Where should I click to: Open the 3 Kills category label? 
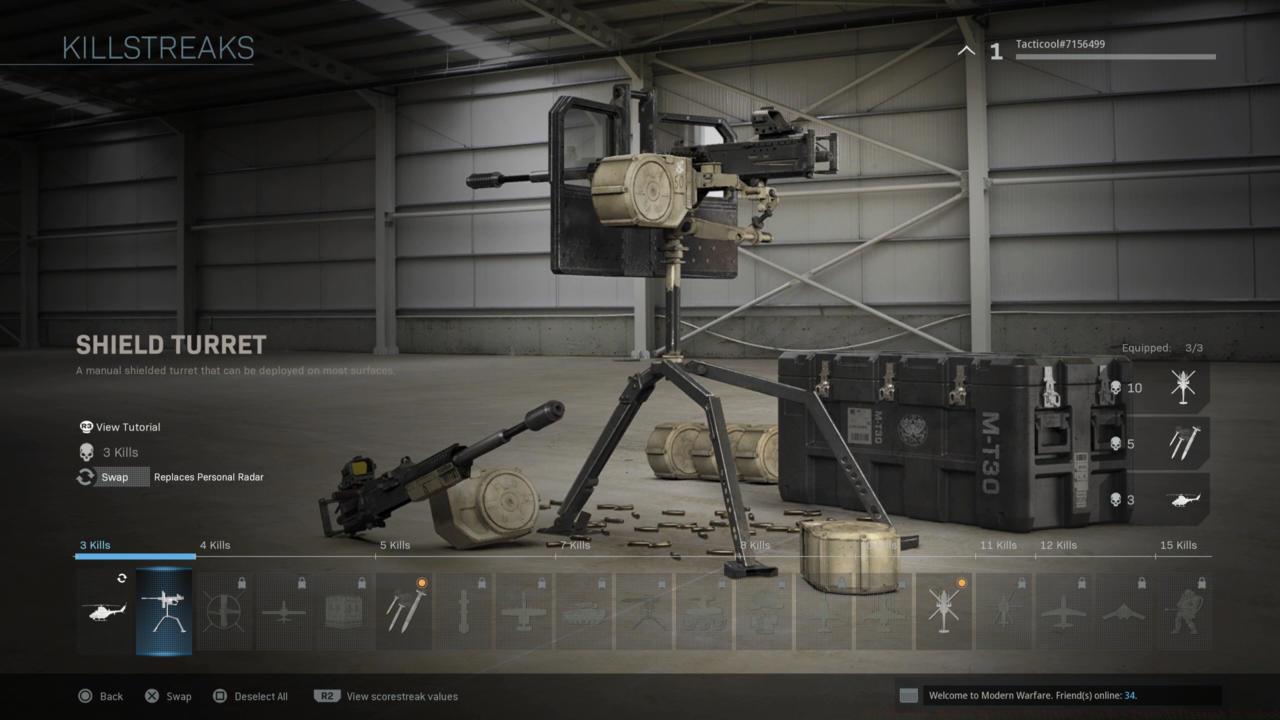[x=95, y=545]
